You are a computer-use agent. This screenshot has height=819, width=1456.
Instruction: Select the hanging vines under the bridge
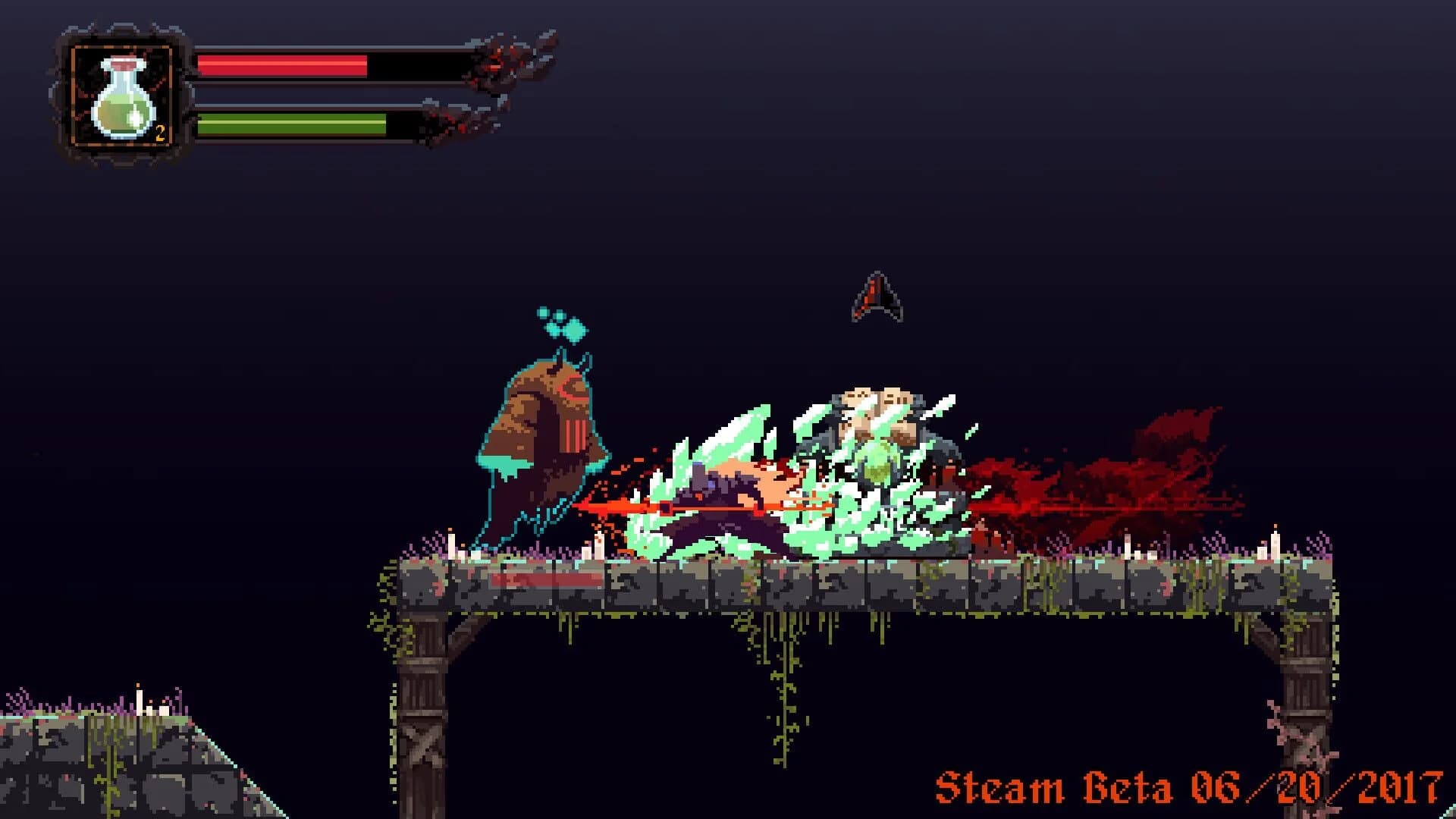pyautogui.click(x=785, y=682)
